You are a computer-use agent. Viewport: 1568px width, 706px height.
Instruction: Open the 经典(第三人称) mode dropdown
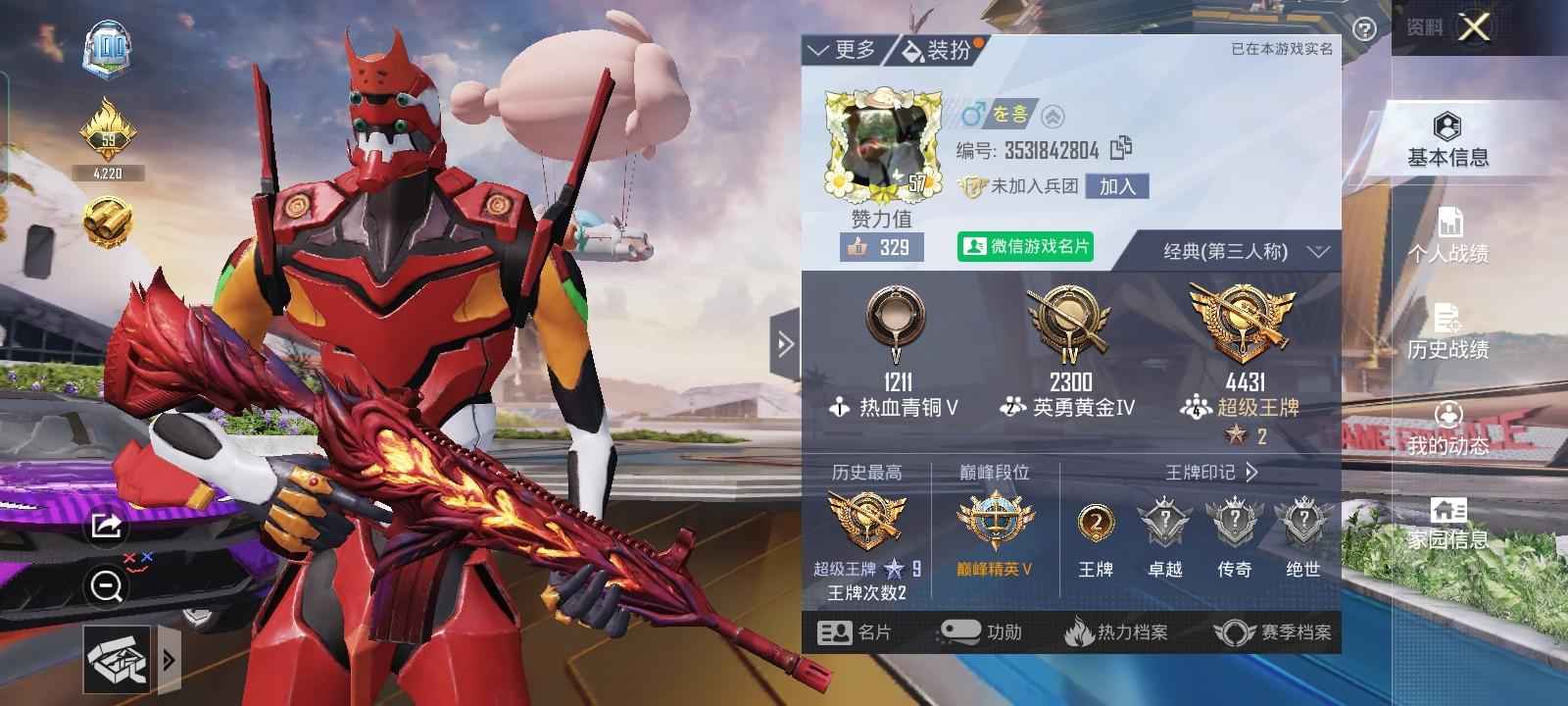(1246, 252)
